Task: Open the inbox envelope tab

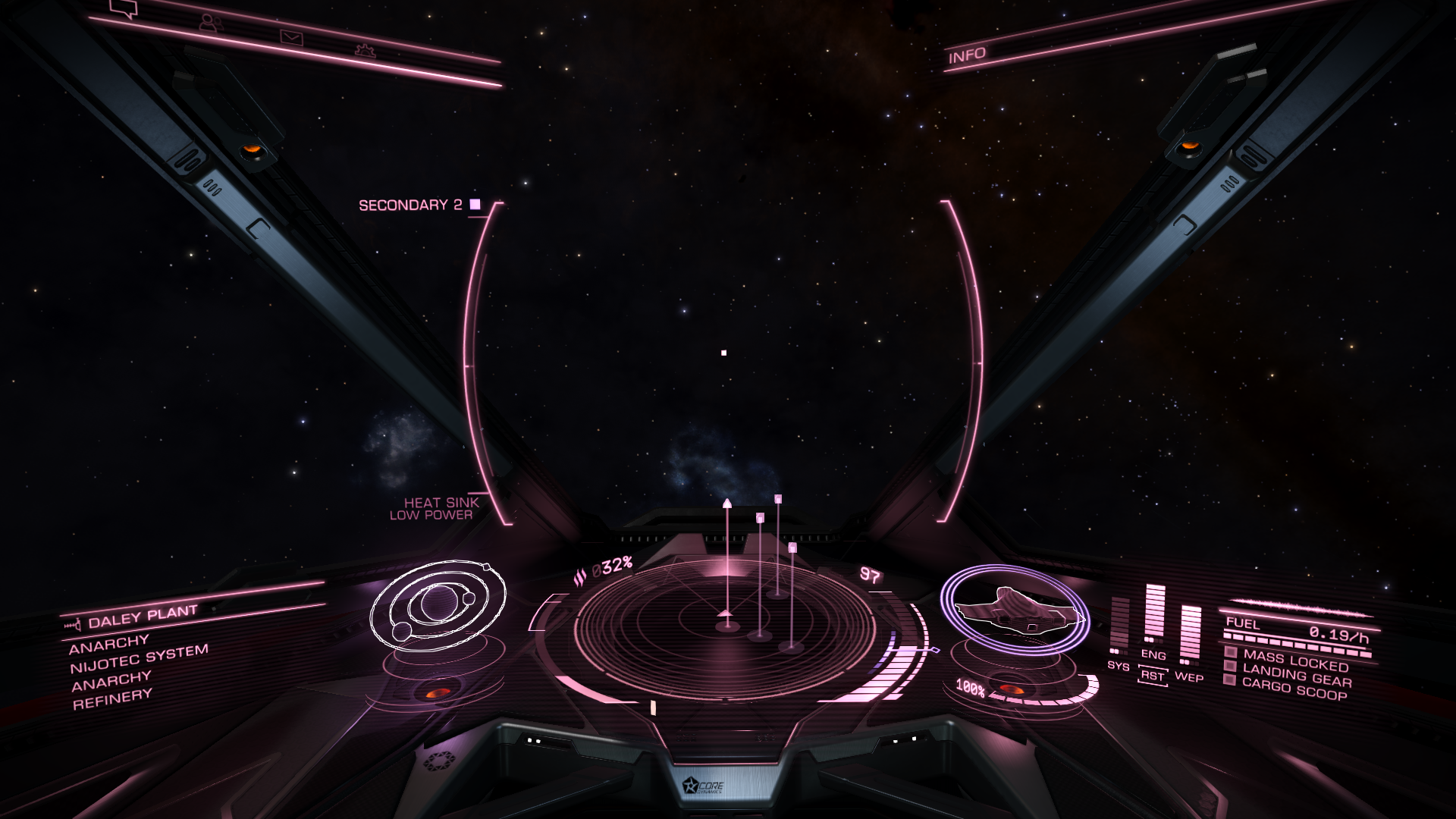Action: pyautogui.click(x=291, y=37)
